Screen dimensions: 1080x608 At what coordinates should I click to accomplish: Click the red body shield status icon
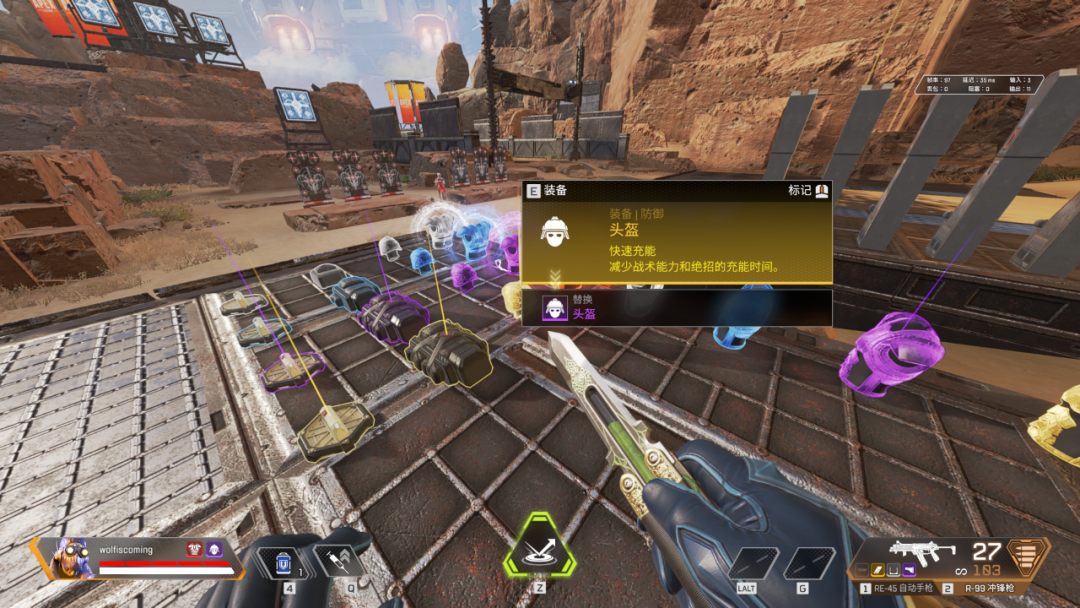[195, 550]
